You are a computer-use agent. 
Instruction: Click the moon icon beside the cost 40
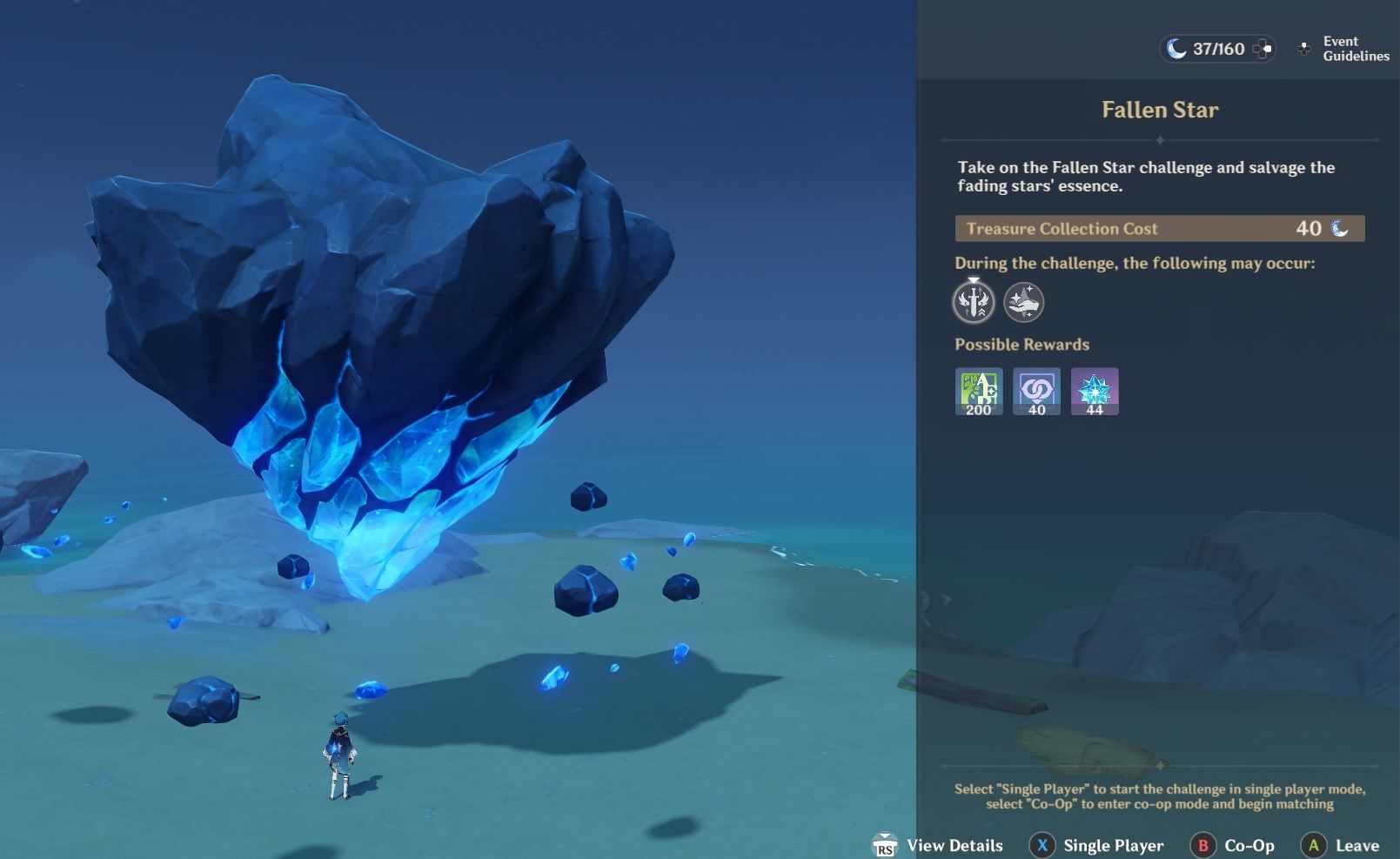(1338, 229)
